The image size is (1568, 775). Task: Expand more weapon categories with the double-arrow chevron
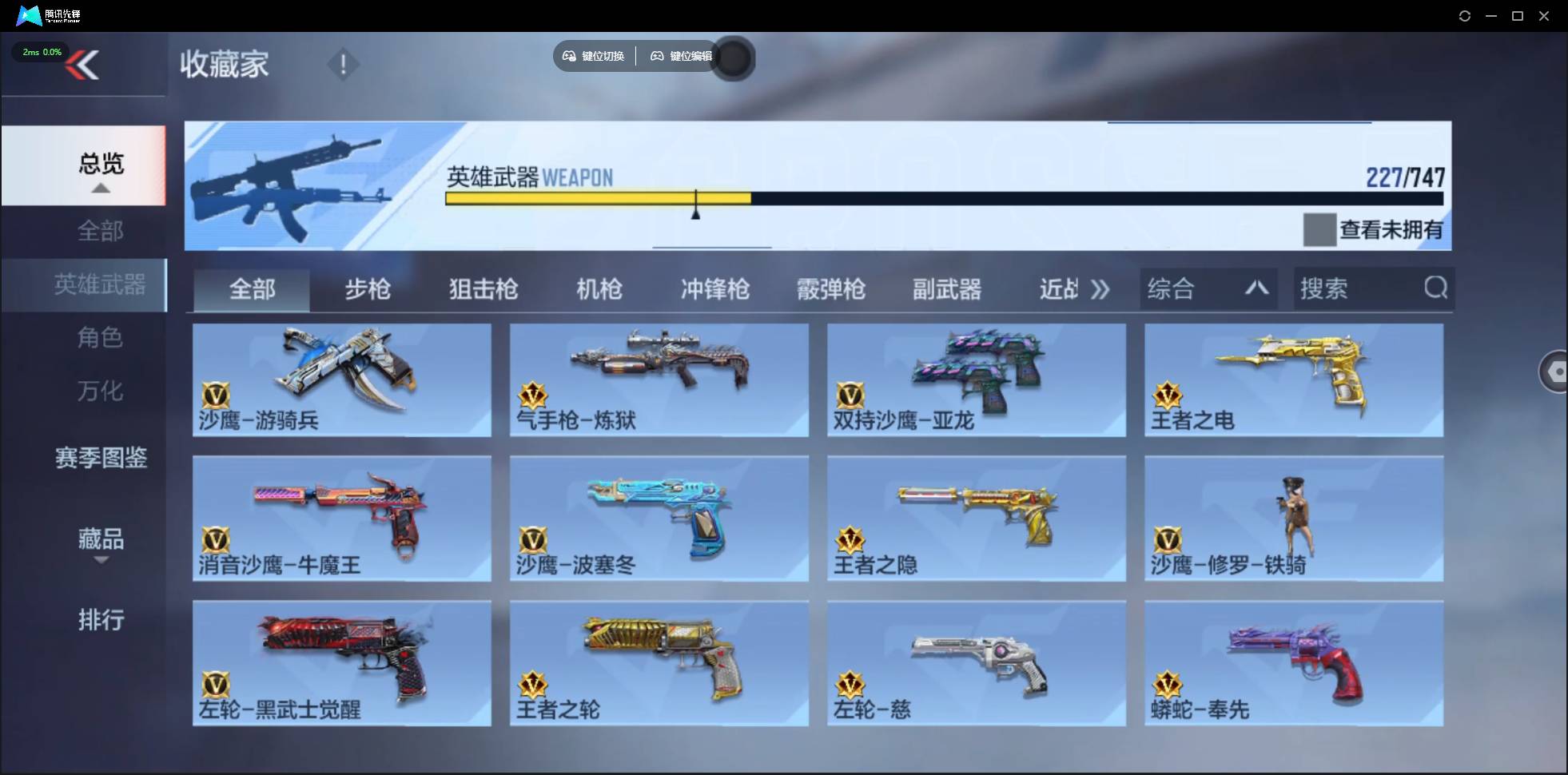coord(1101,289)
